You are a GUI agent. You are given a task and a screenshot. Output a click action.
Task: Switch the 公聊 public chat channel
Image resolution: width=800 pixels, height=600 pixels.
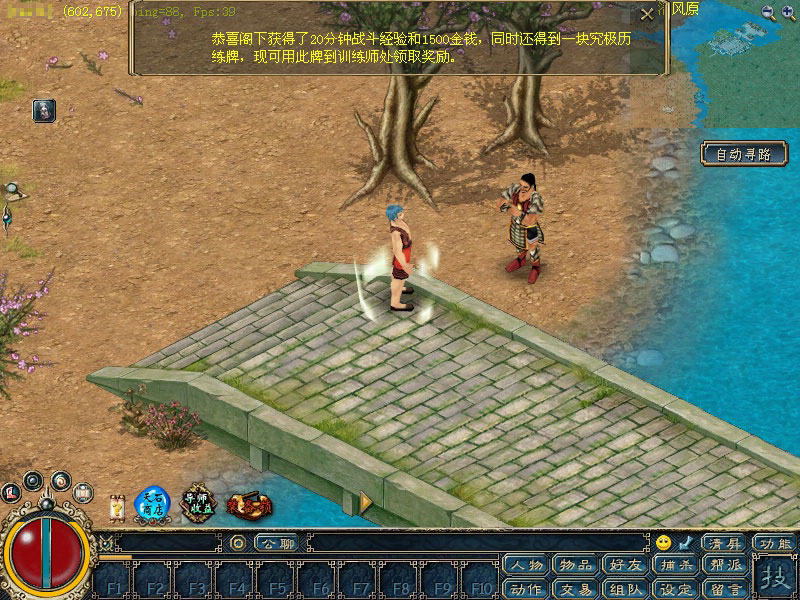[x=275, y=543]
